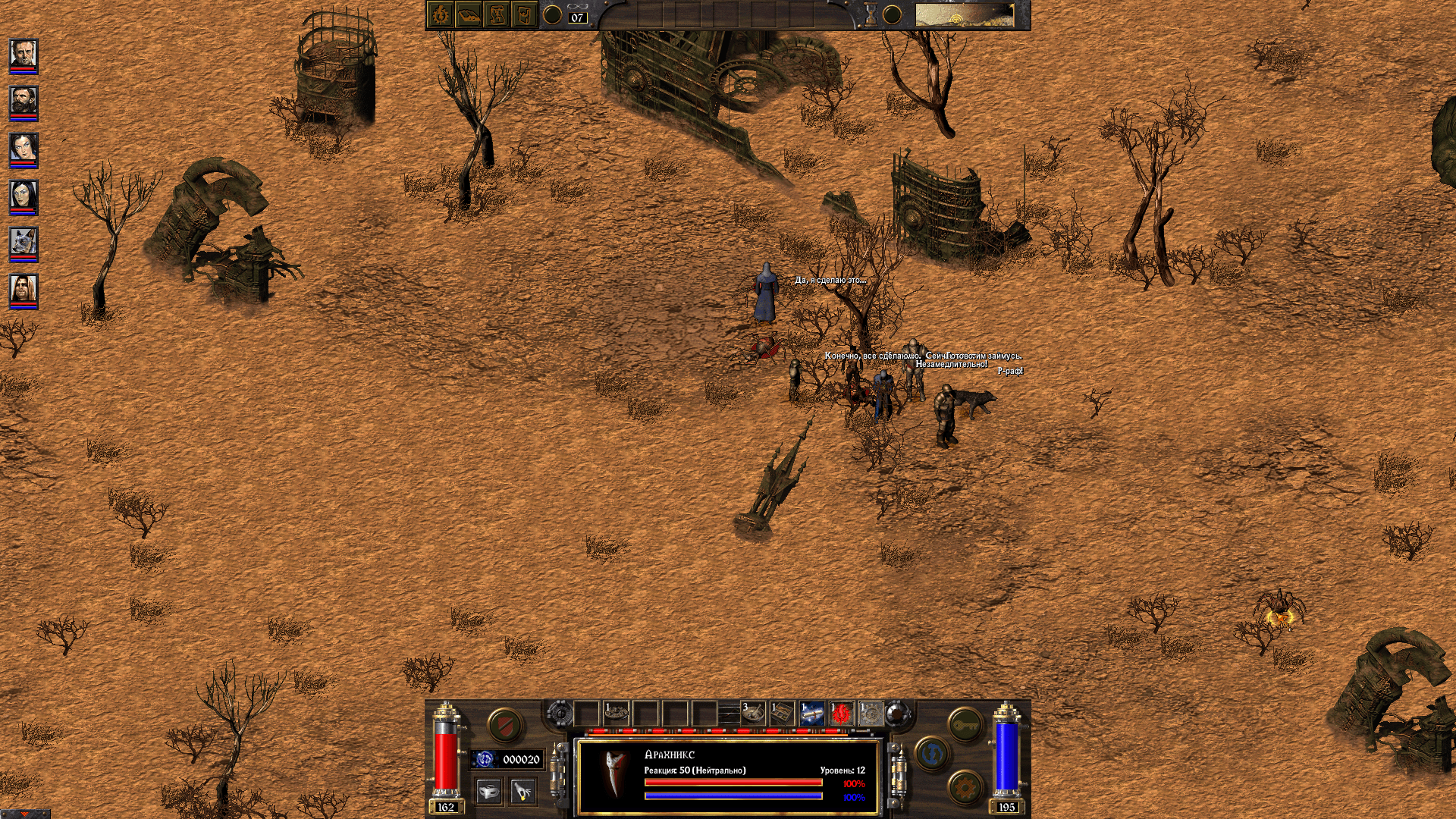
Task: Click the hourglass rest icon
Action: pyautogui.click(x=871, y=13)
